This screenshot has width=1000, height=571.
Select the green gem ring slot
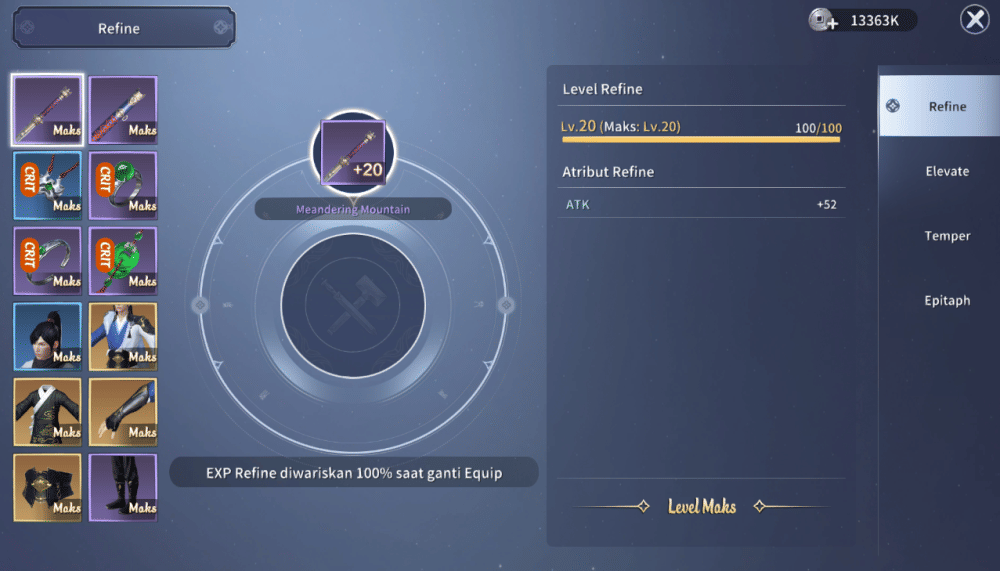(123, 185)
